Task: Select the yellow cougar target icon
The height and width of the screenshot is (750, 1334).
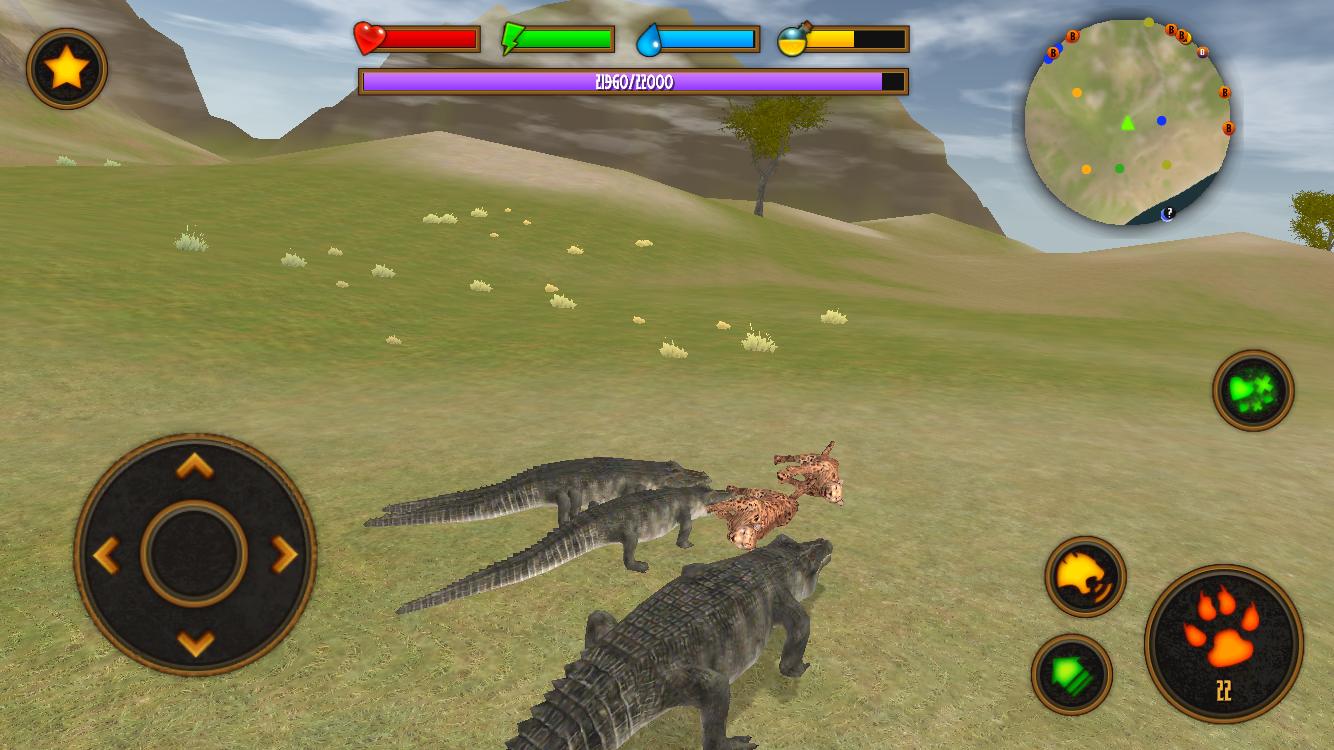Action: click(1084, 578)
